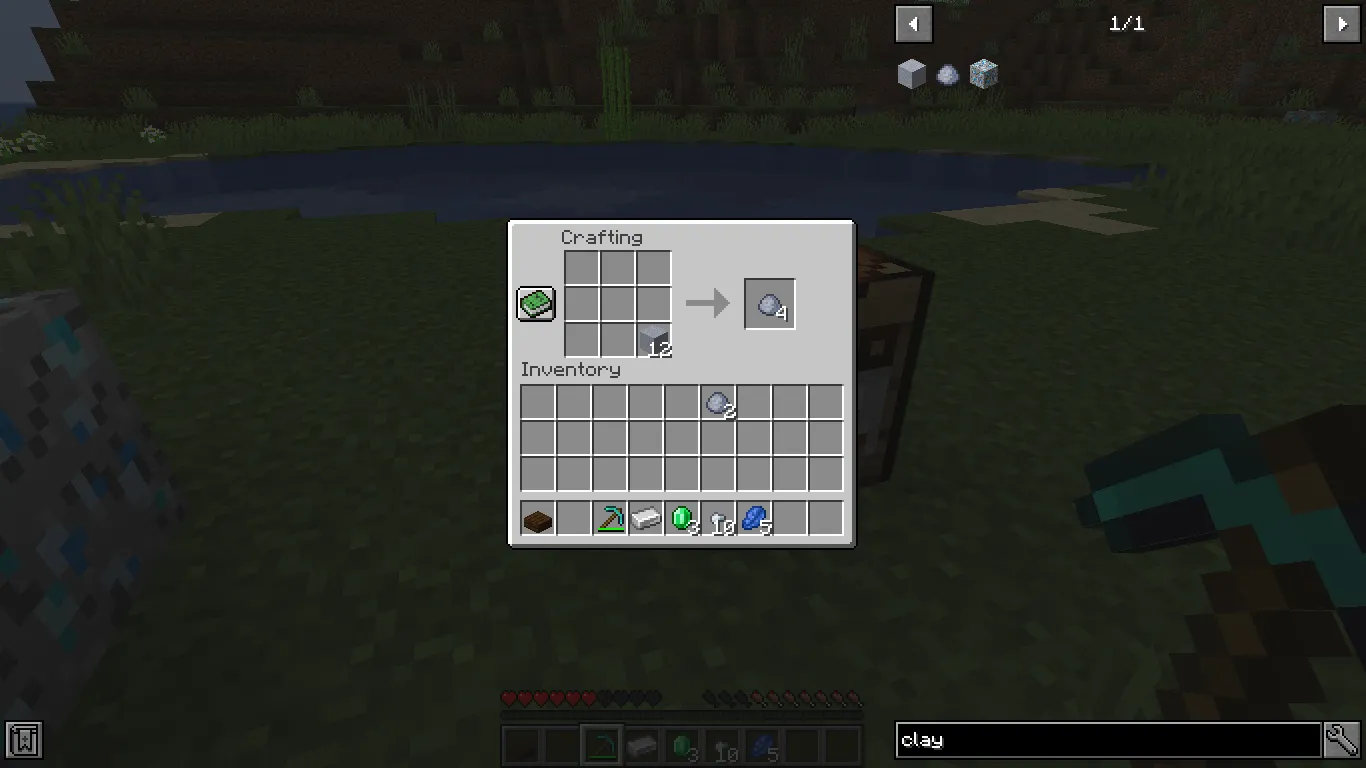Select an empty crafting grid slot
The width and height of the screenshot is (1366, 768).
(x=582, y=268)
